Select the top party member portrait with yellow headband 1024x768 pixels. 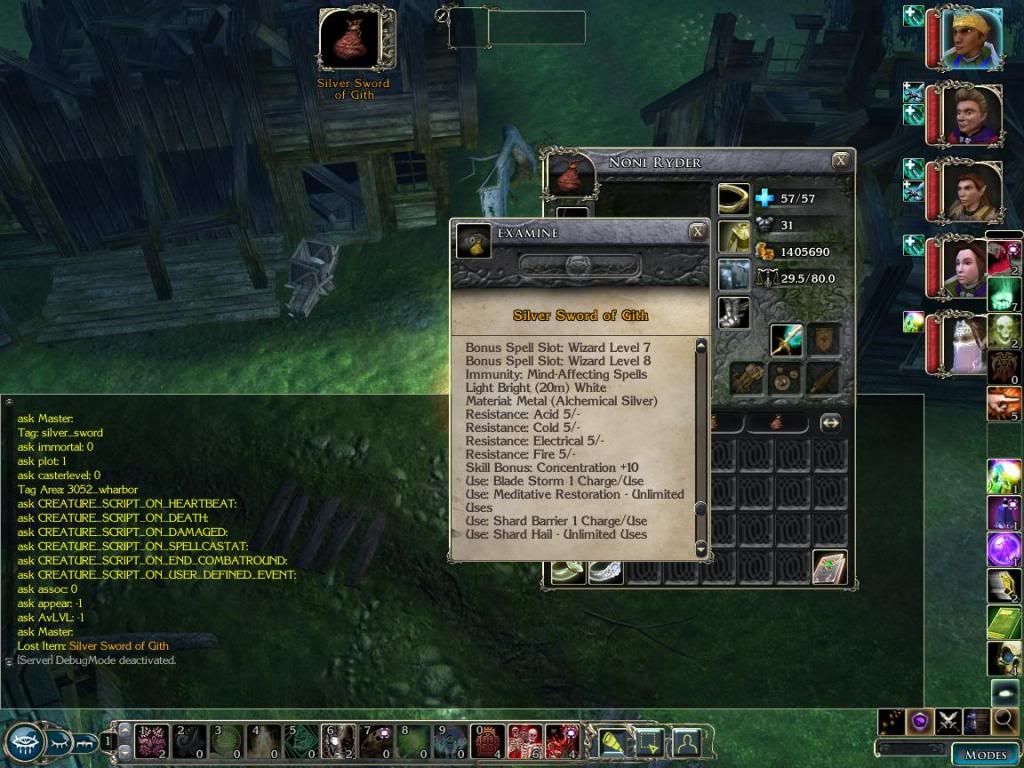[x=971, y=38]
